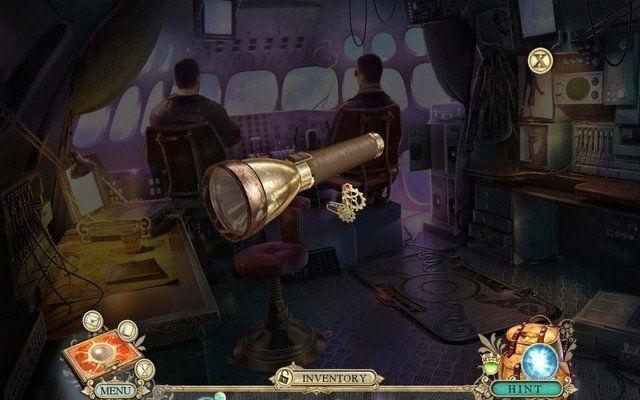Open the game Menu
The image size is (640, 400).
[115, 389]
